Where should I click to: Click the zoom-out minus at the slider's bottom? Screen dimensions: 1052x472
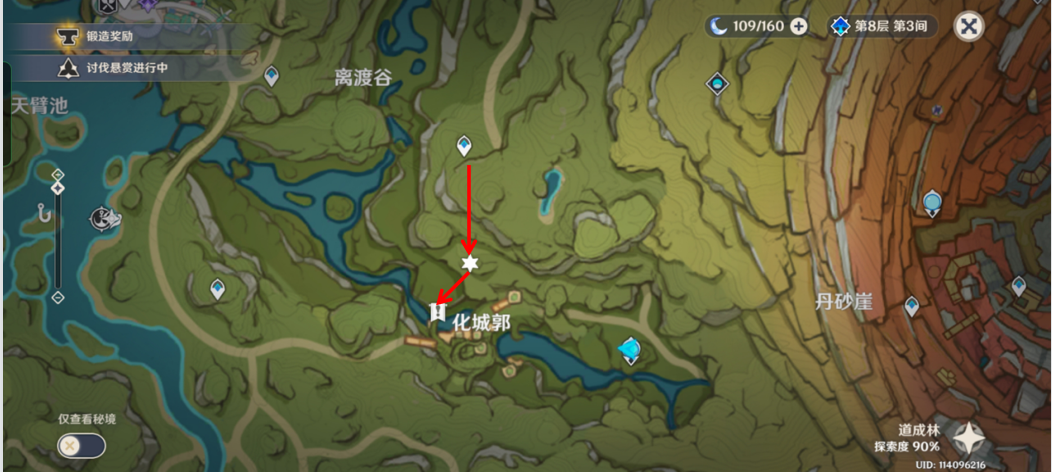(x=57, y=297)
